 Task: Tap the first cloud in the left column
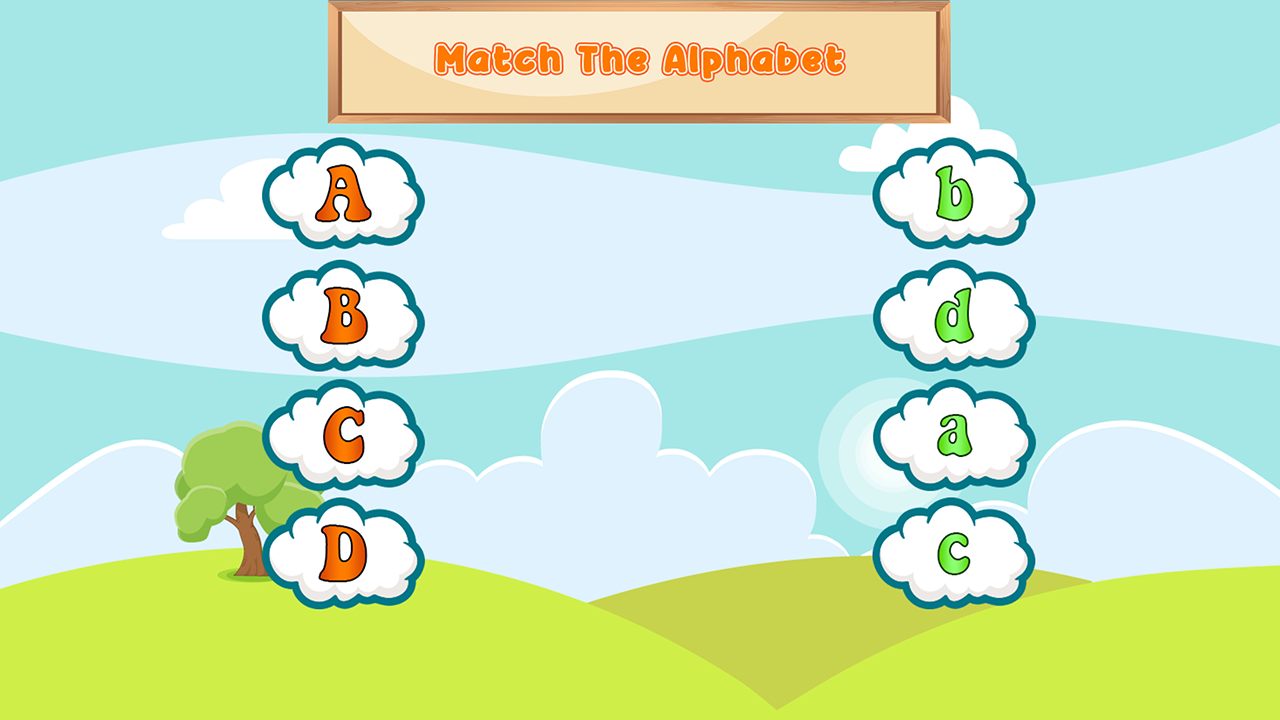(343, 193)
